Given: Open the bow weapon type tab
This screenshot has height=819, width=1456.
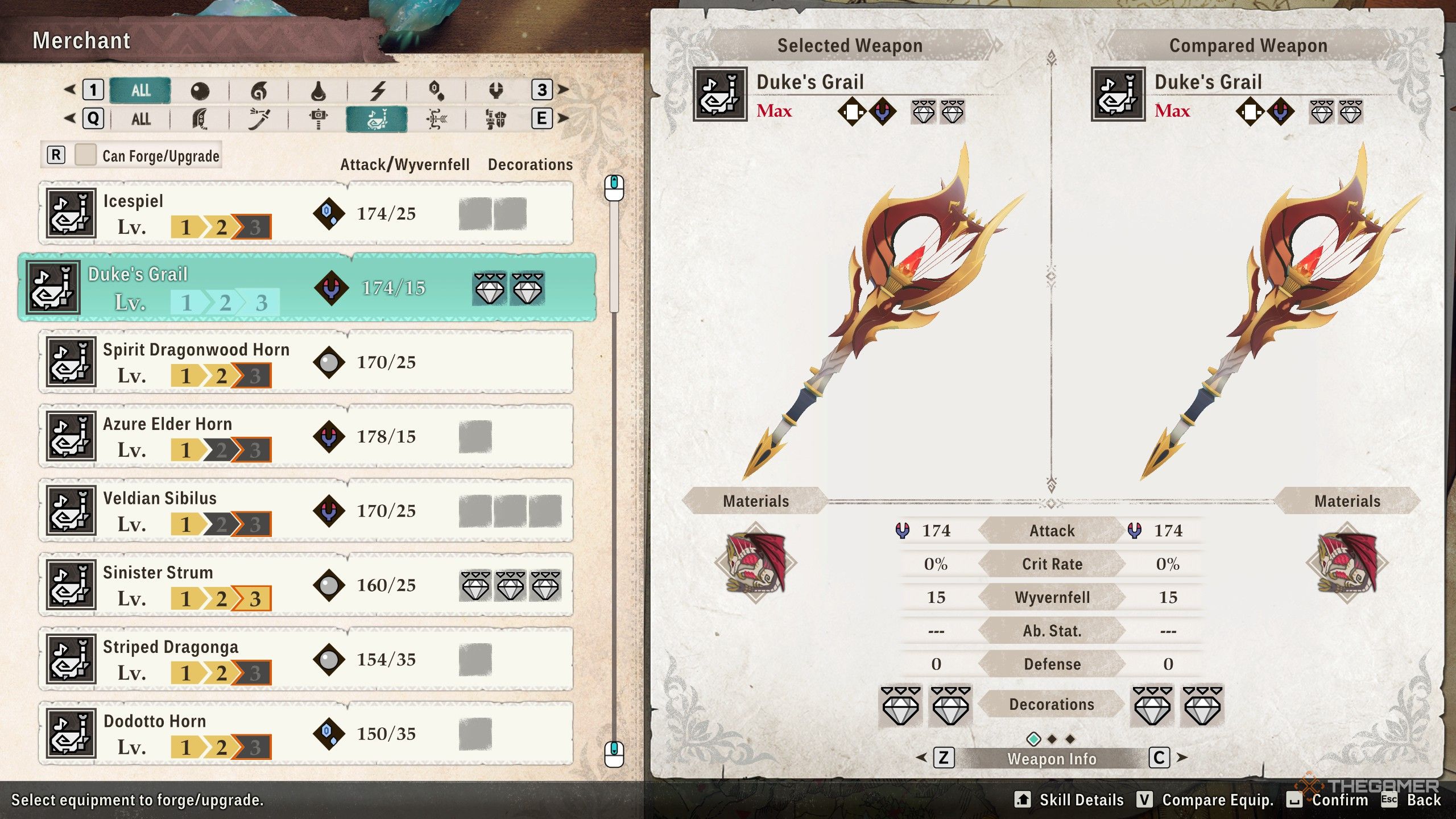Looking at the screenshot, I should (436, 119).
